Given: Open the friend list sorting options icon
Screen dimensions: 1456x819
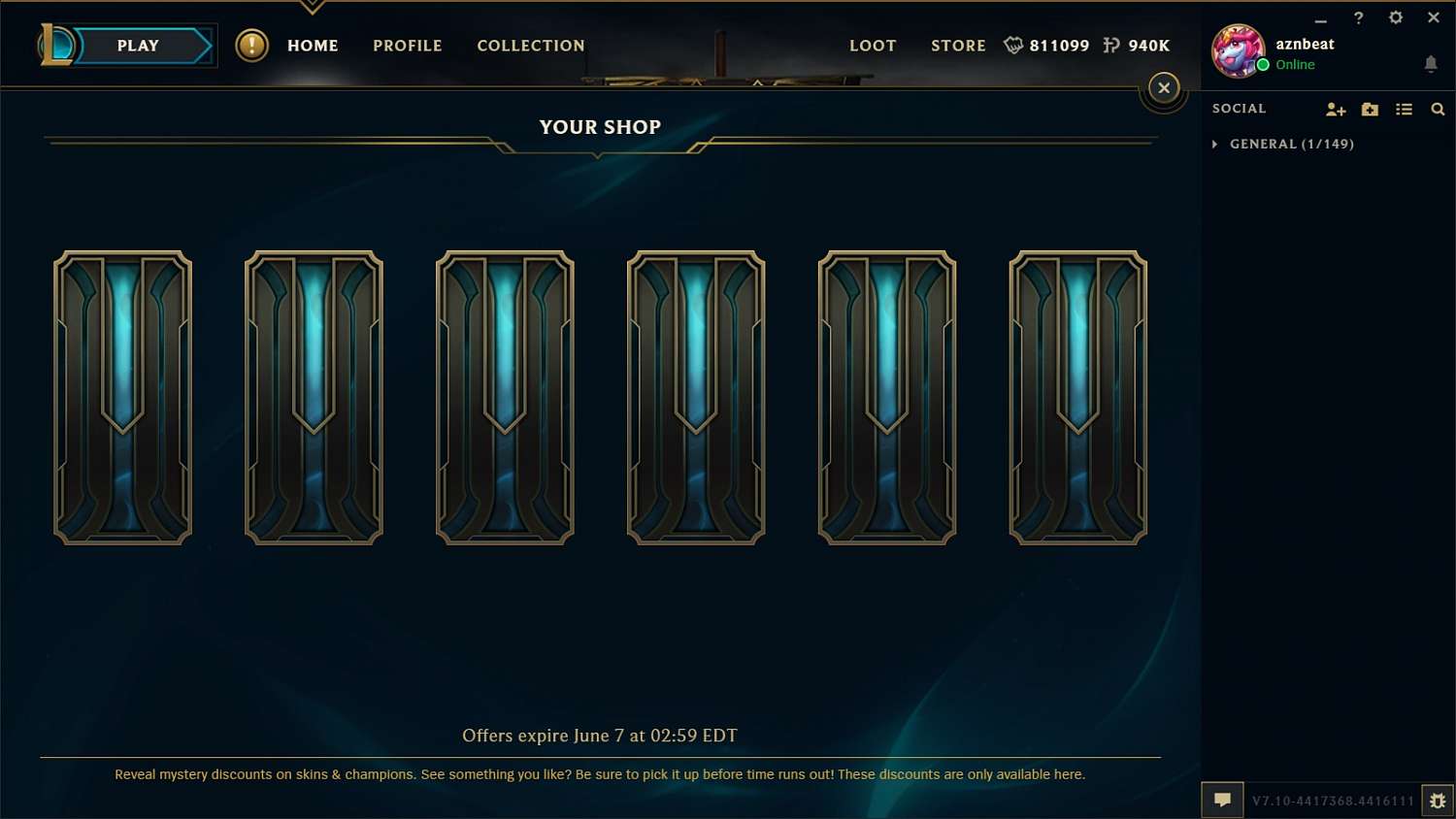Looking at the screenshot, I should (x=1404, y=110).
